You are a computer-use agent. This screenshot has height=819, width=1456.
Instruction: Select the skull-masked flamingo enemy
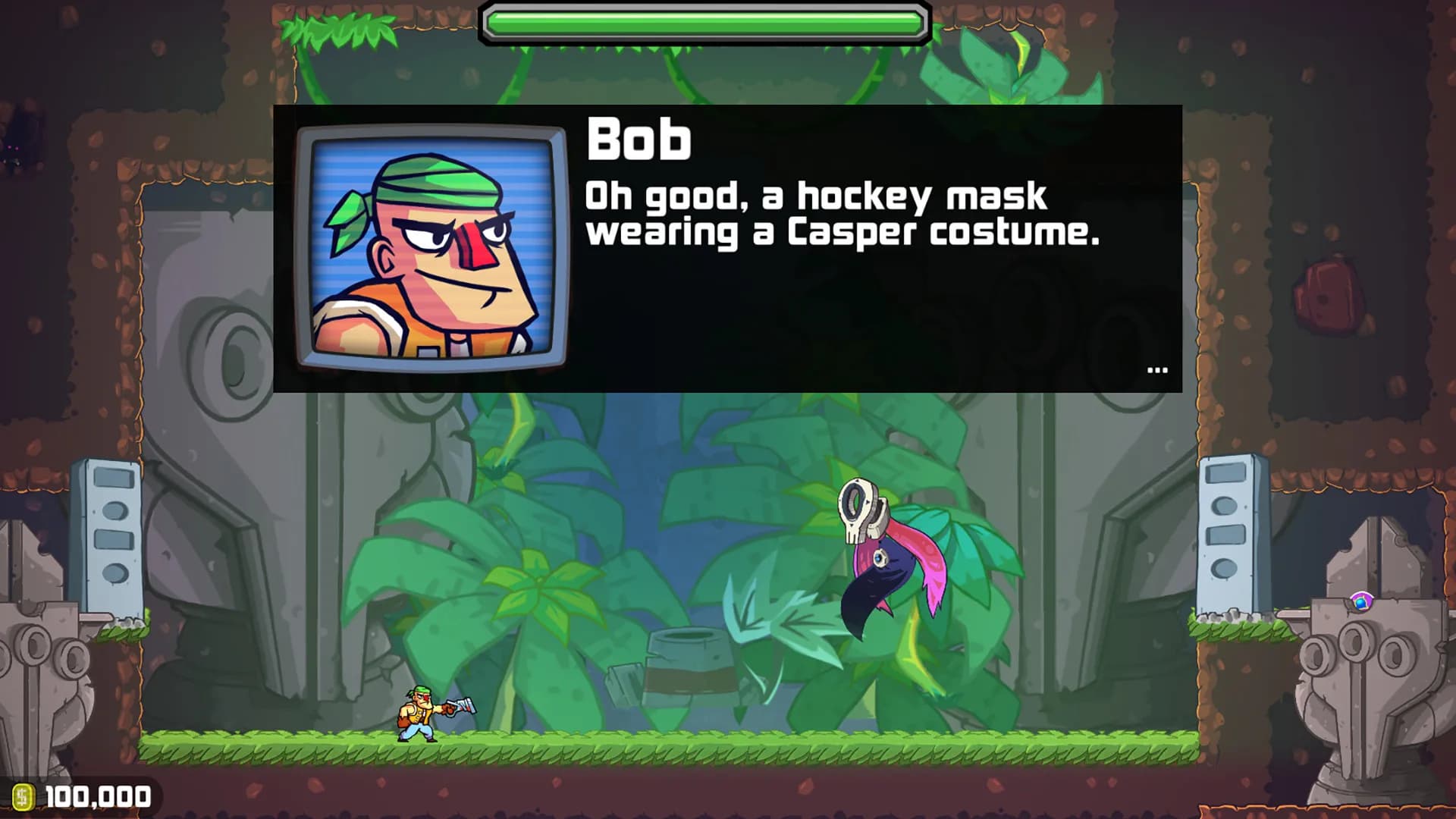click(x=880, y=561)
